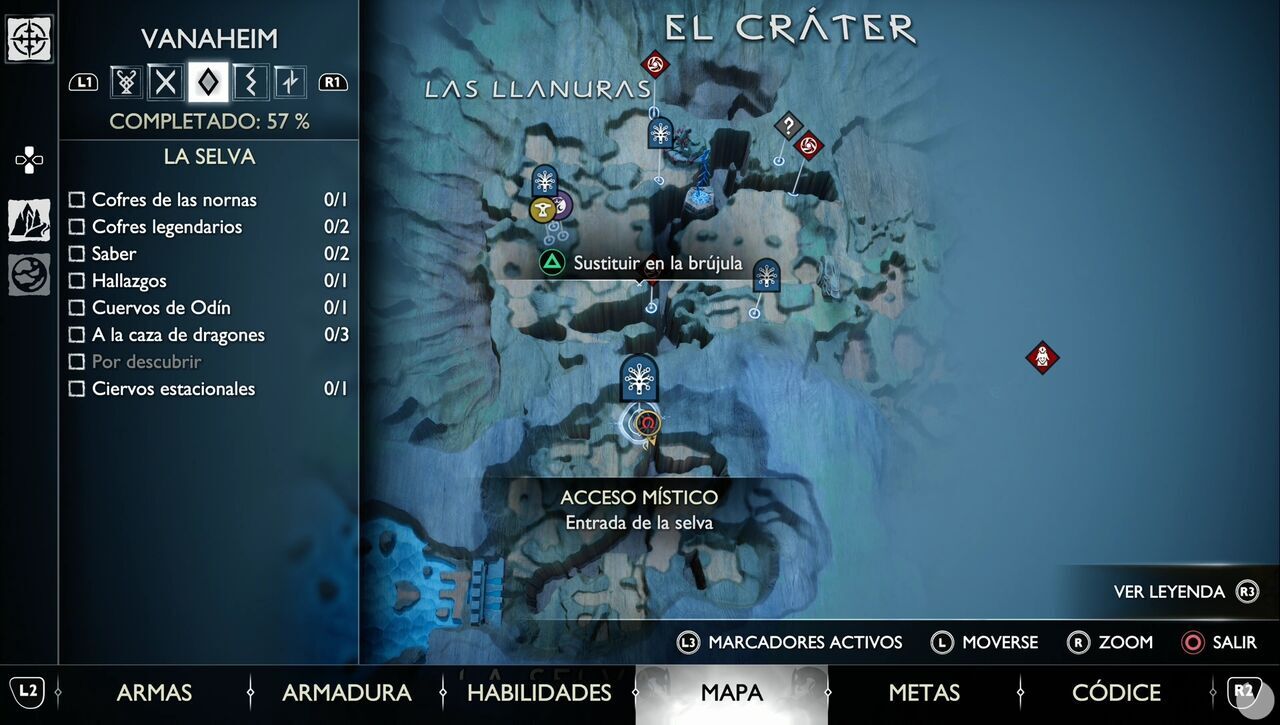This screenshot has width=1280, height=725.
Task: Check the 'A la caza de dragones' checkbox
Action: pos(77,335)
